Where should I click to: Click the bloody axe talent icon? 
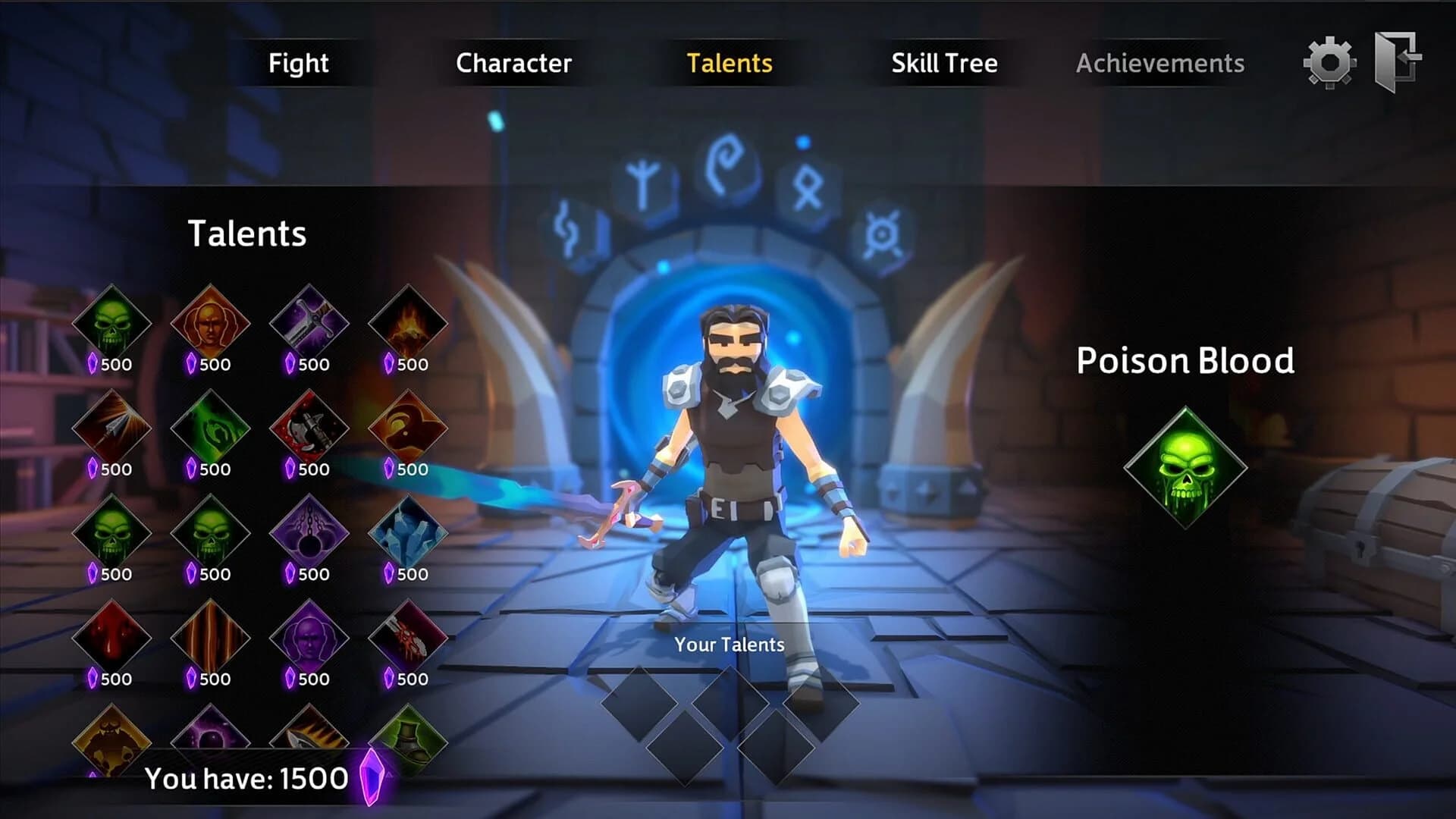(309, 428)
